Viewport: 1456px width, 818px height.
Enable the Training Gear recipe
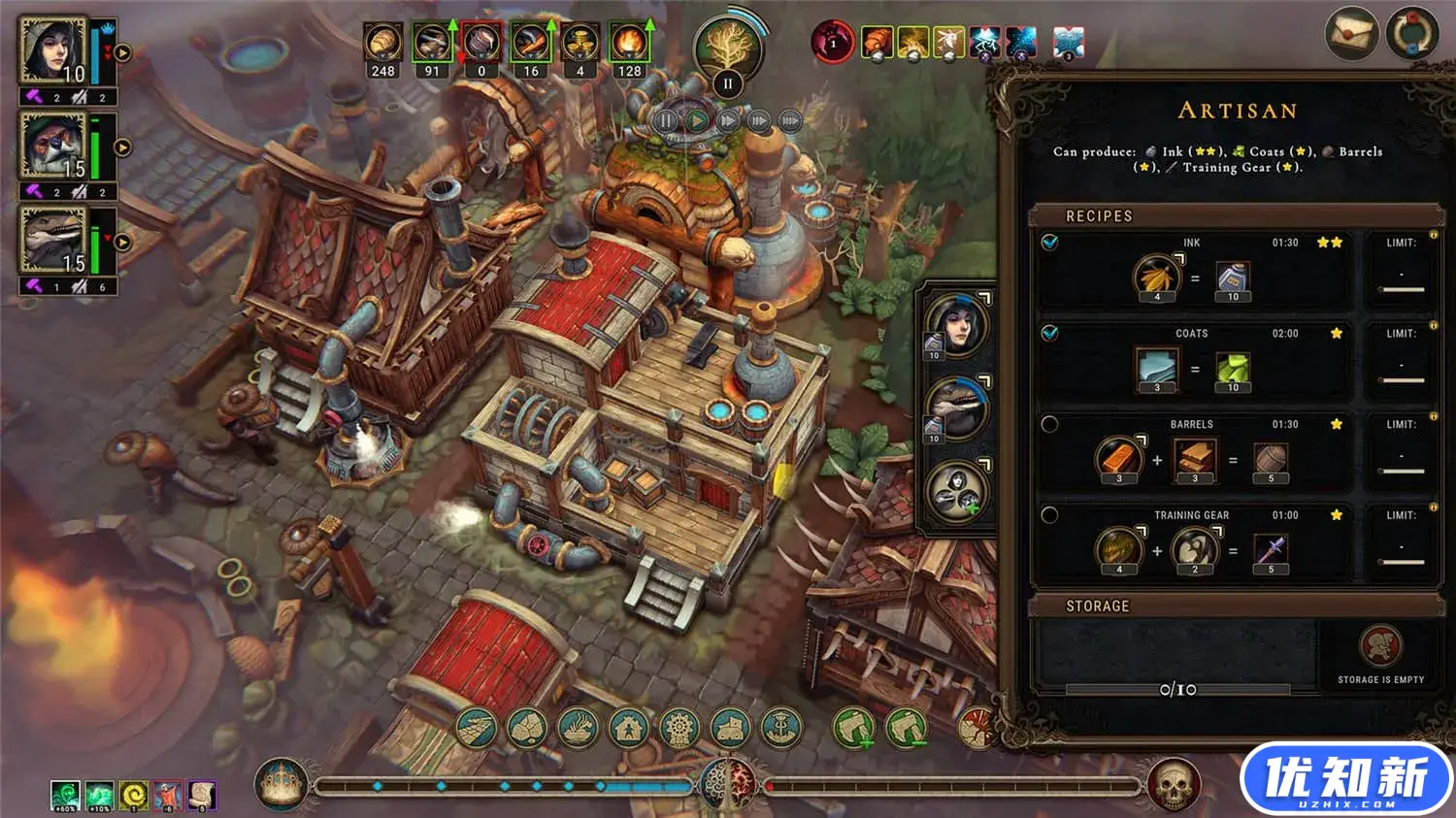click(x=1049, y=515)
